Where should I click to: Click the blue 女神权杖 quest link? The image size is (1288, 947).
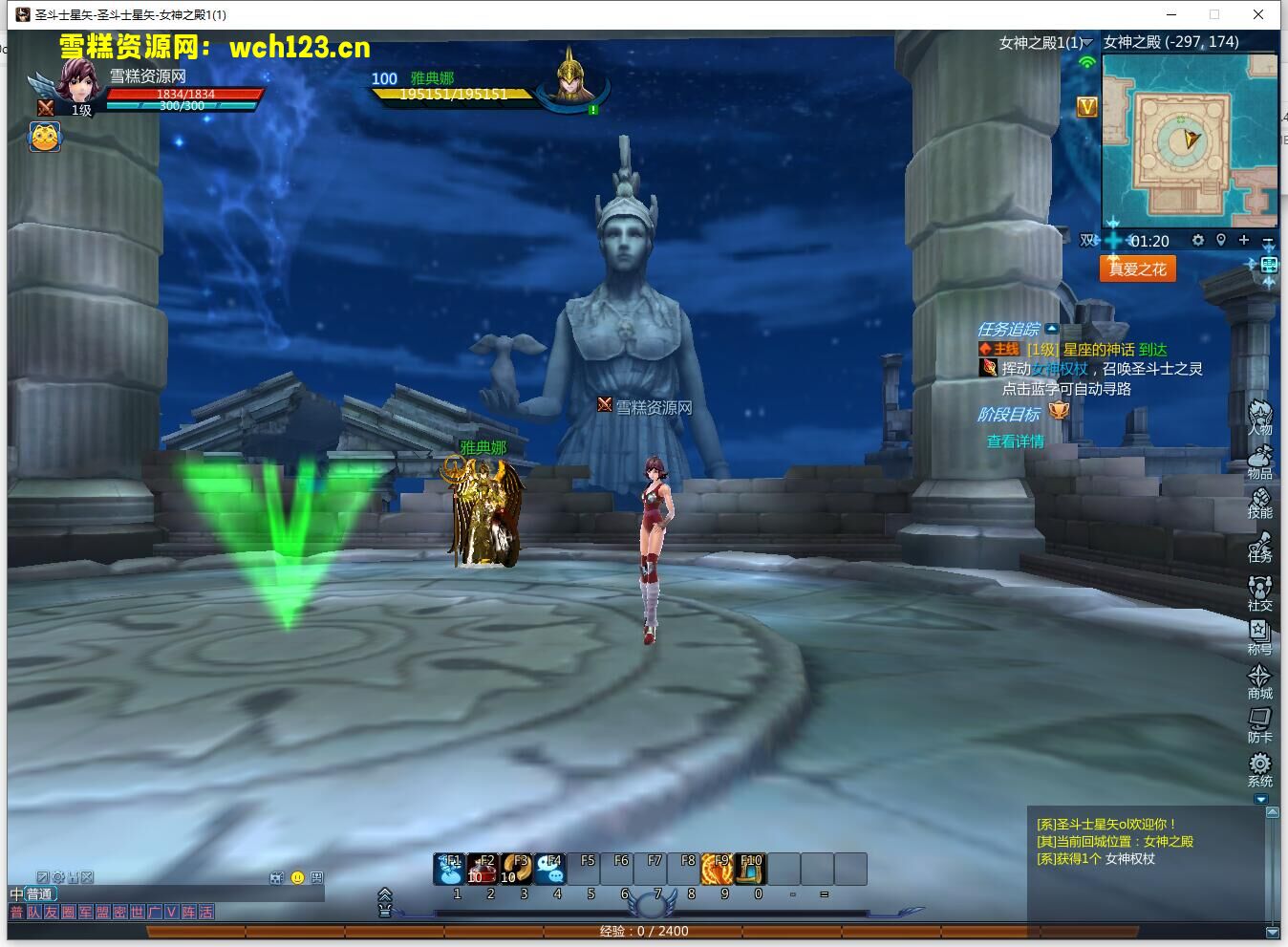click(x=1059, y=369)
